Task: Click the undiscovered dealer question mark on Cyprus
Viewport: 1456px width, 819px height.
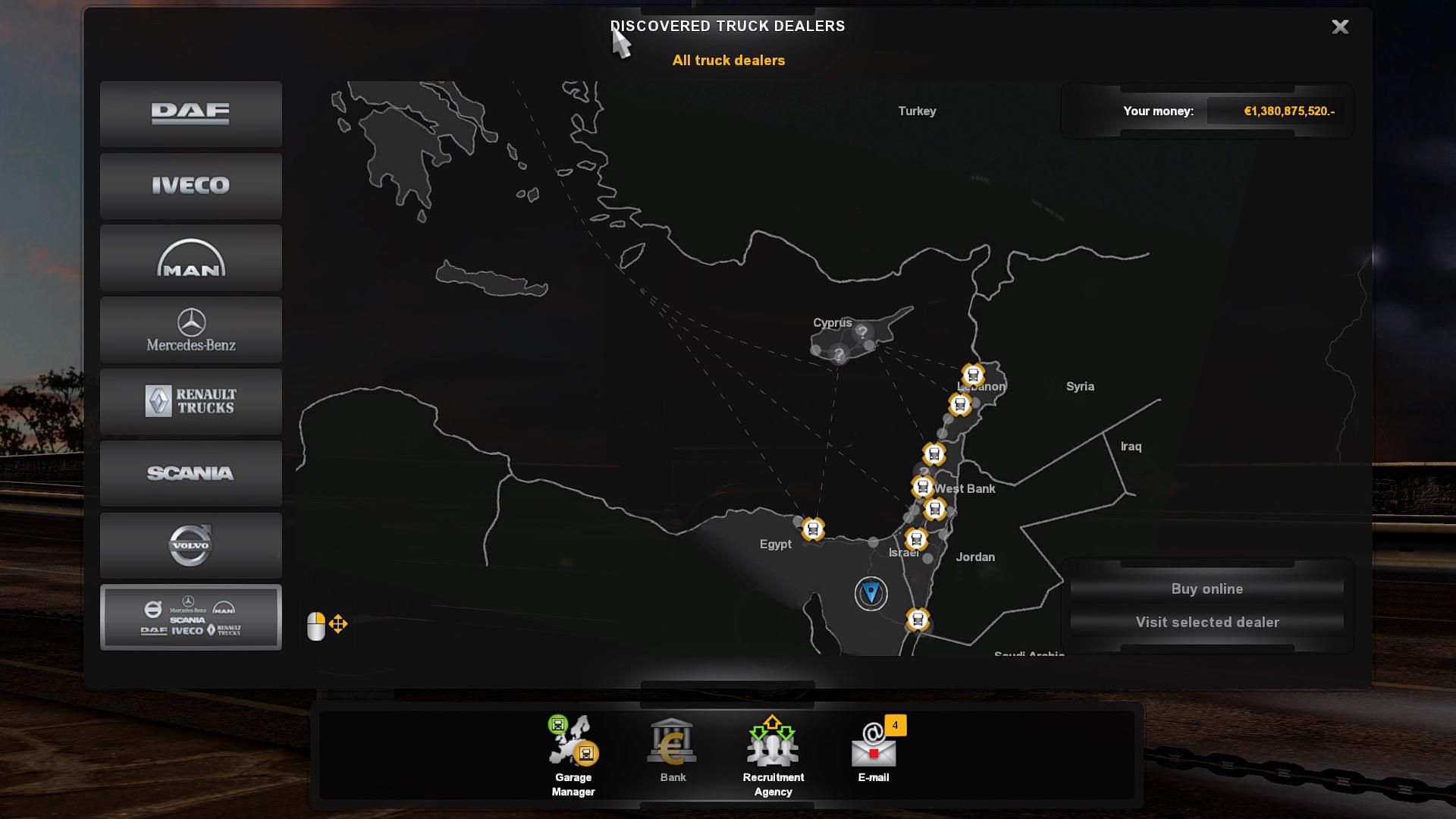Action: click(861, 331)
